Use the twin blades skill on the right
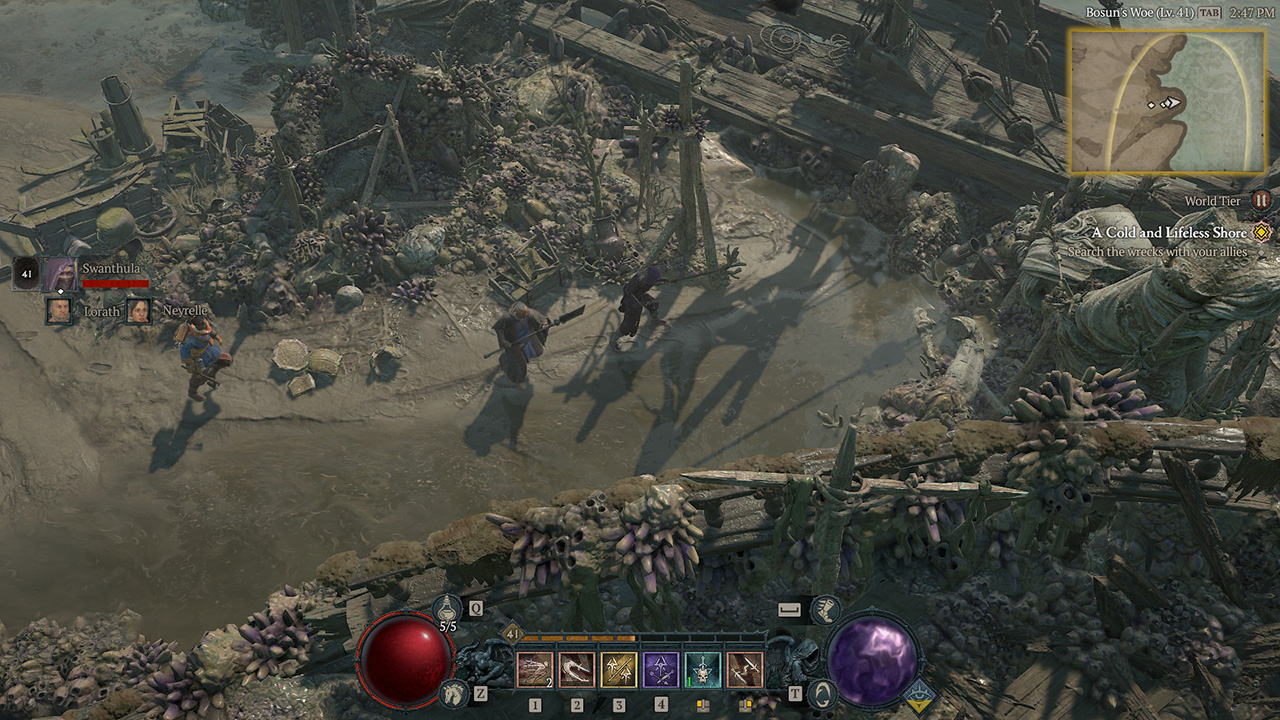1280x720 pixels. tap(745, 669)
